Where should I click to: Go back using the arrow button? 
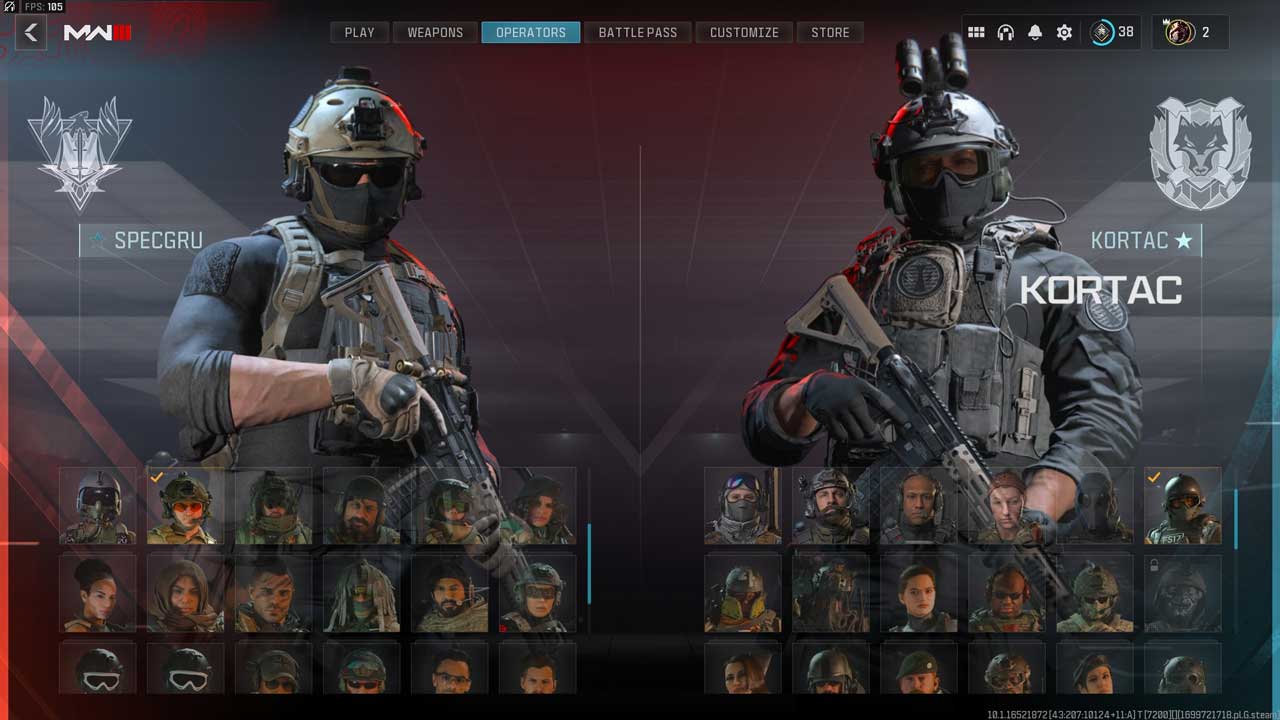(x=31, y=33)
